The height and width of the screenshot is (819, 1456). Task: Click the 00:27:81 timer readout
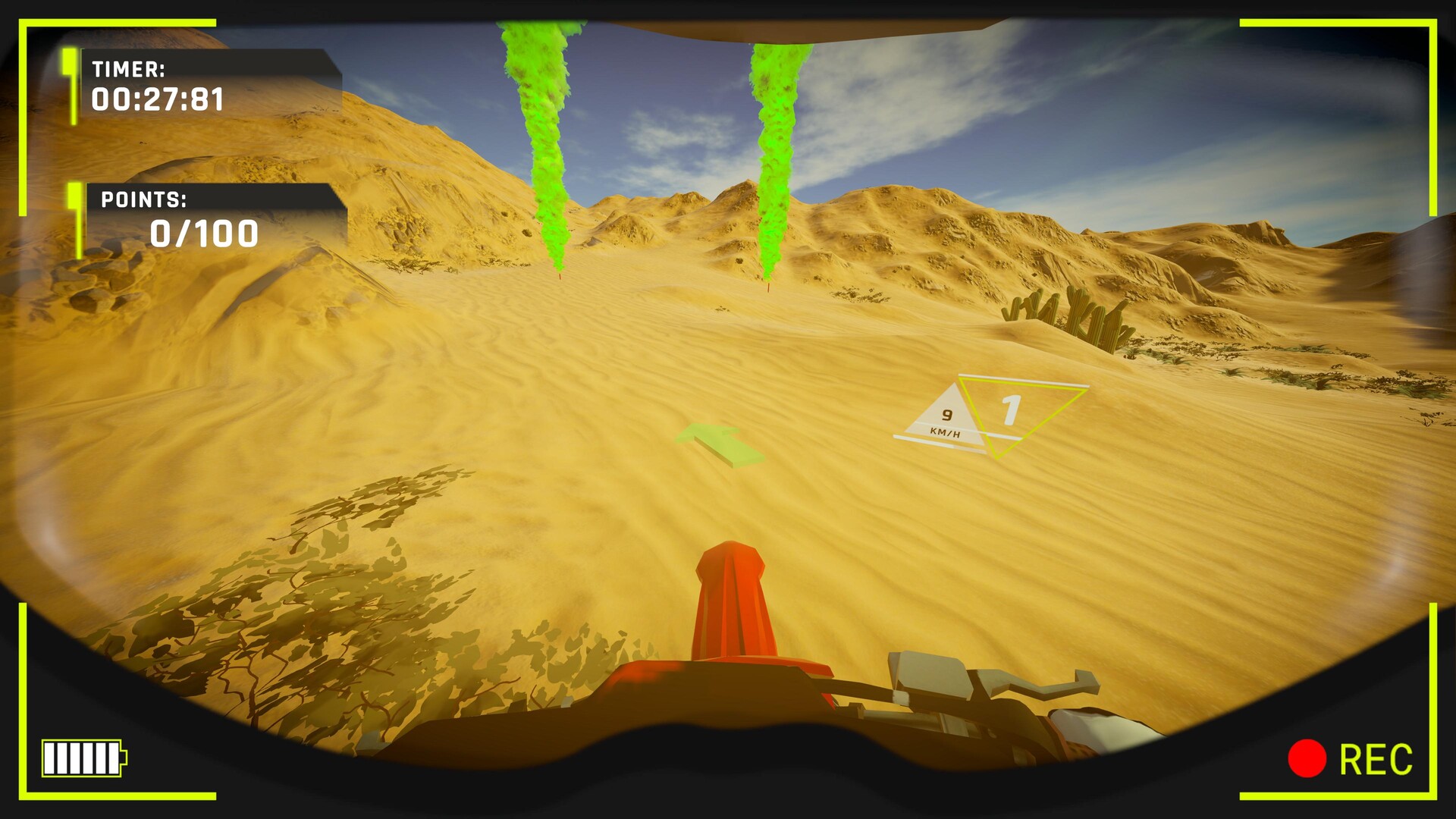[x=157, y=99]
